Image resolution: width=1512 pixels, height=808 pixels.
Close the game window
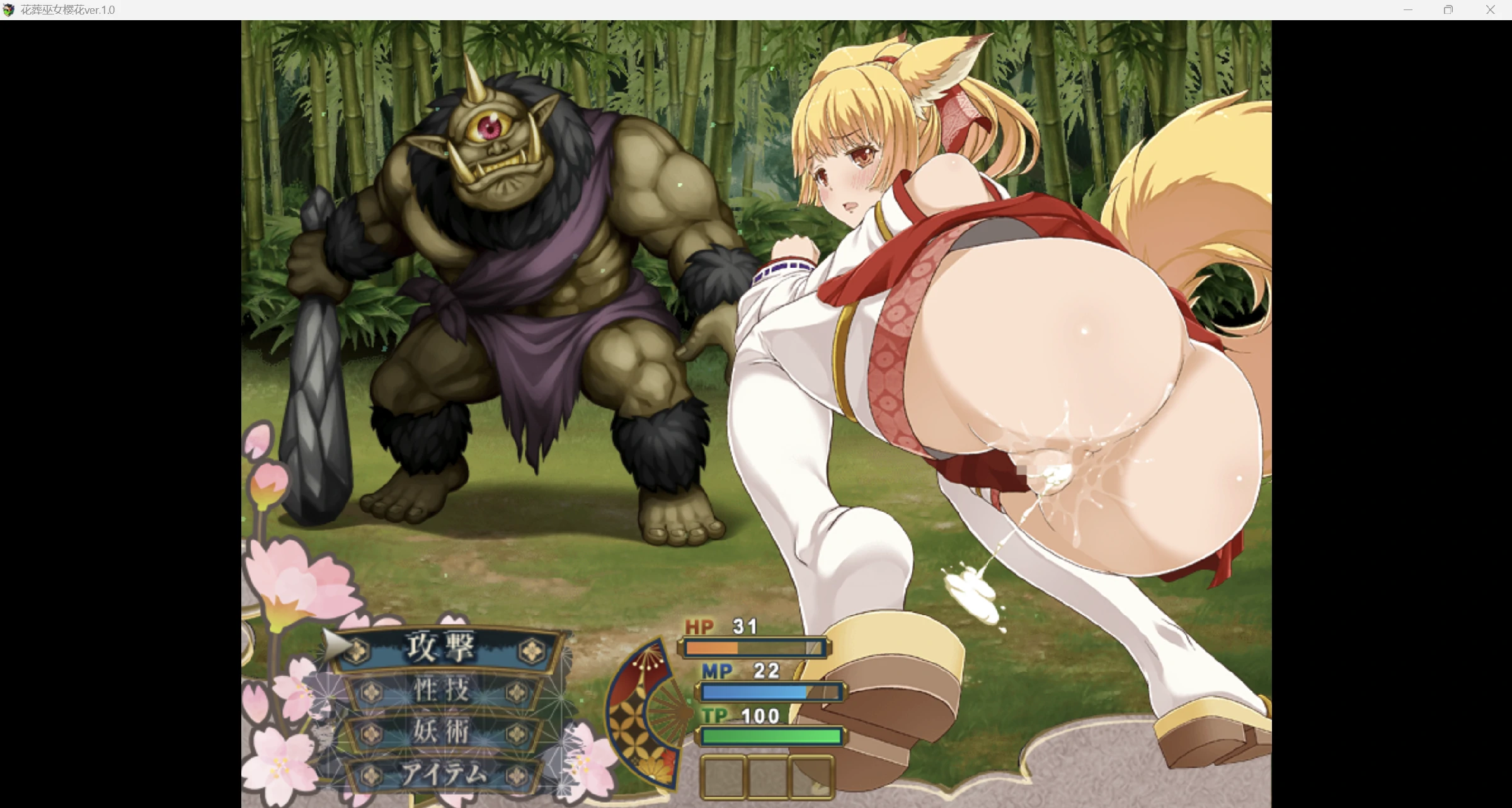1490,10
